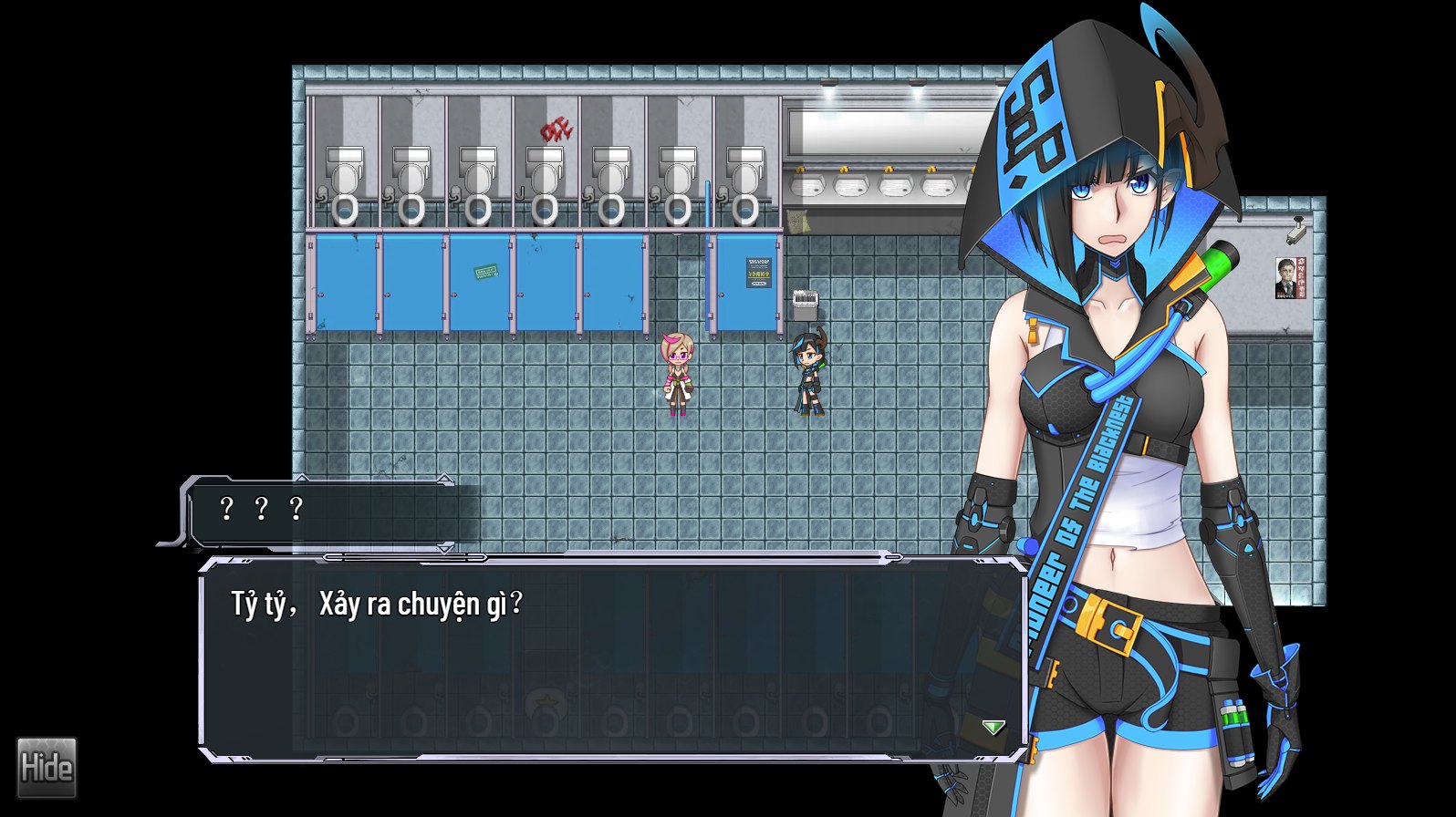The width and height of the screenshot is (1456, 817).
Task: Advance dialogue with the green arrow indicator
Action: (x=993, y=727)
